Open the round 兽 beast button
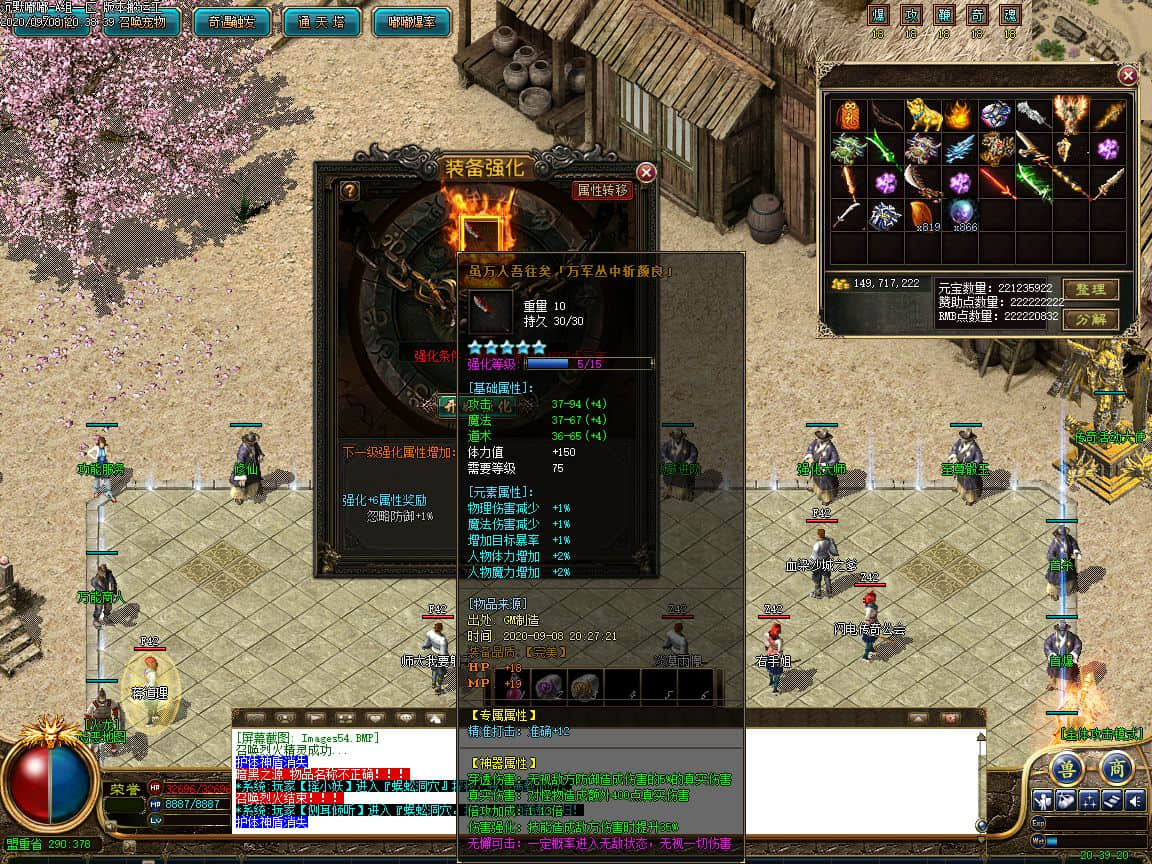Image resolution: width=1152 pixels, height=864 pixels. pyautogui.click(x=1066, y=768)
